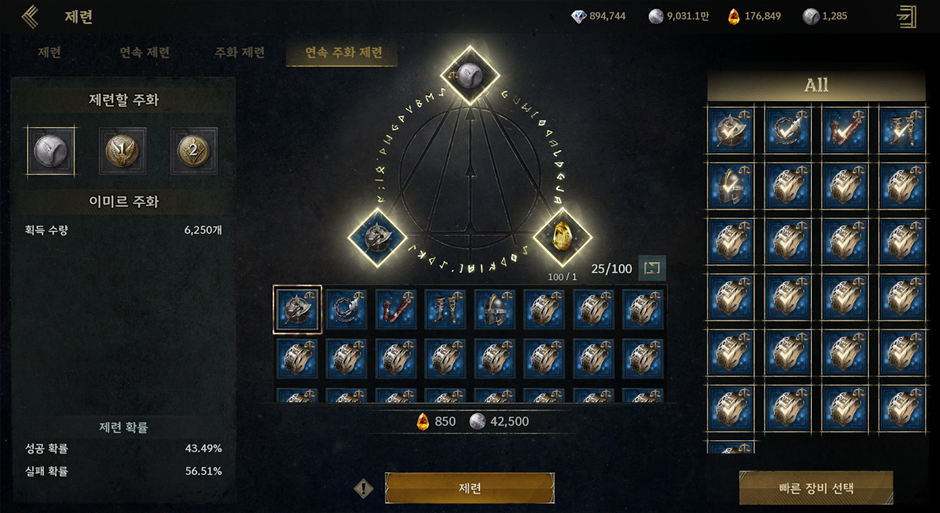Image resolution: width=940 pixels, height=513 pixels.
Task: Pick the coin marked with number 2
Action: pyautogui.click(x=193, y=151)
